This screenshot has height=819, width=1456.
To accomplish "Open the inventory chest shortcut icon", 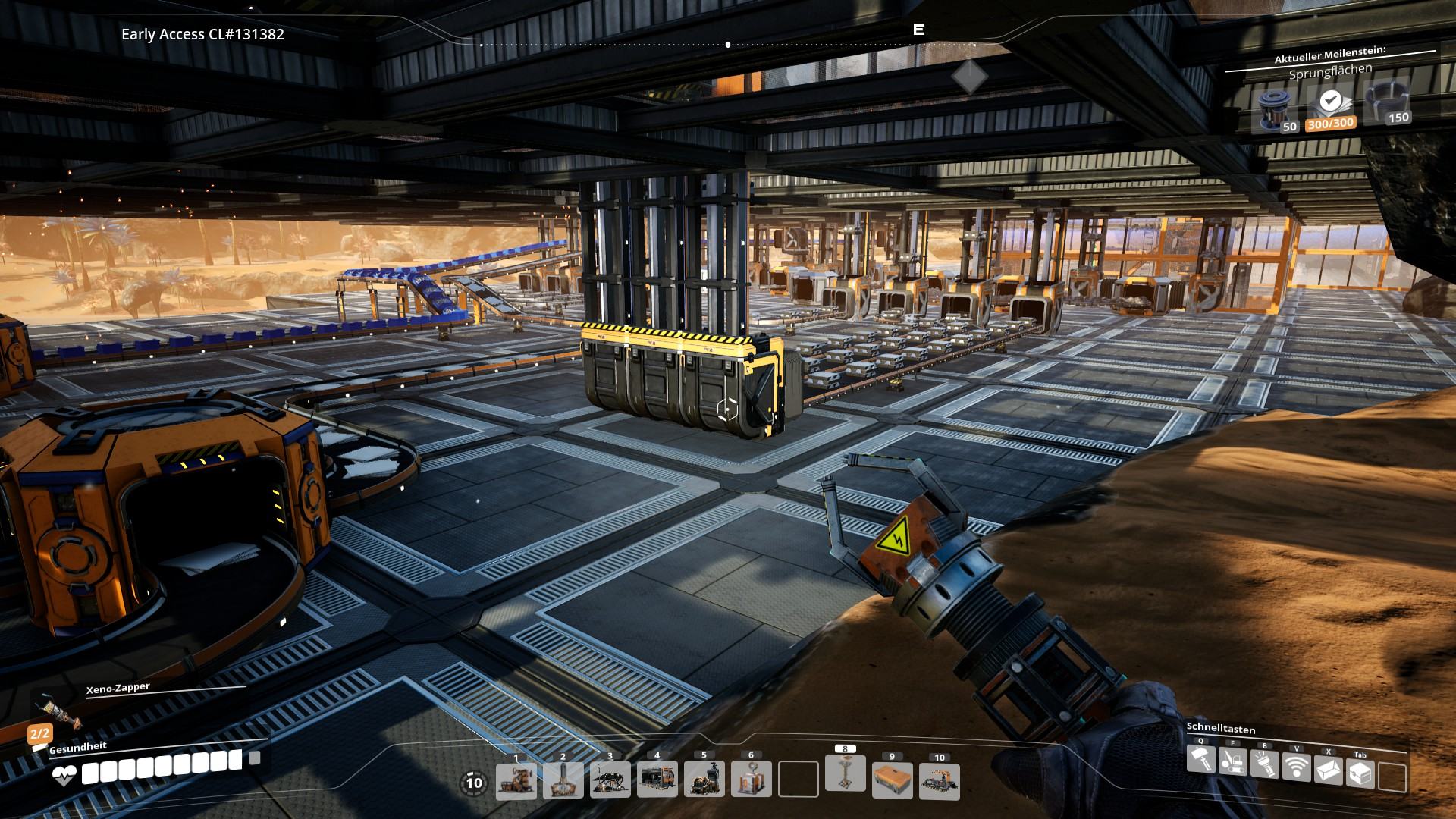I will pyautogui.click(x=1360, y=773).
